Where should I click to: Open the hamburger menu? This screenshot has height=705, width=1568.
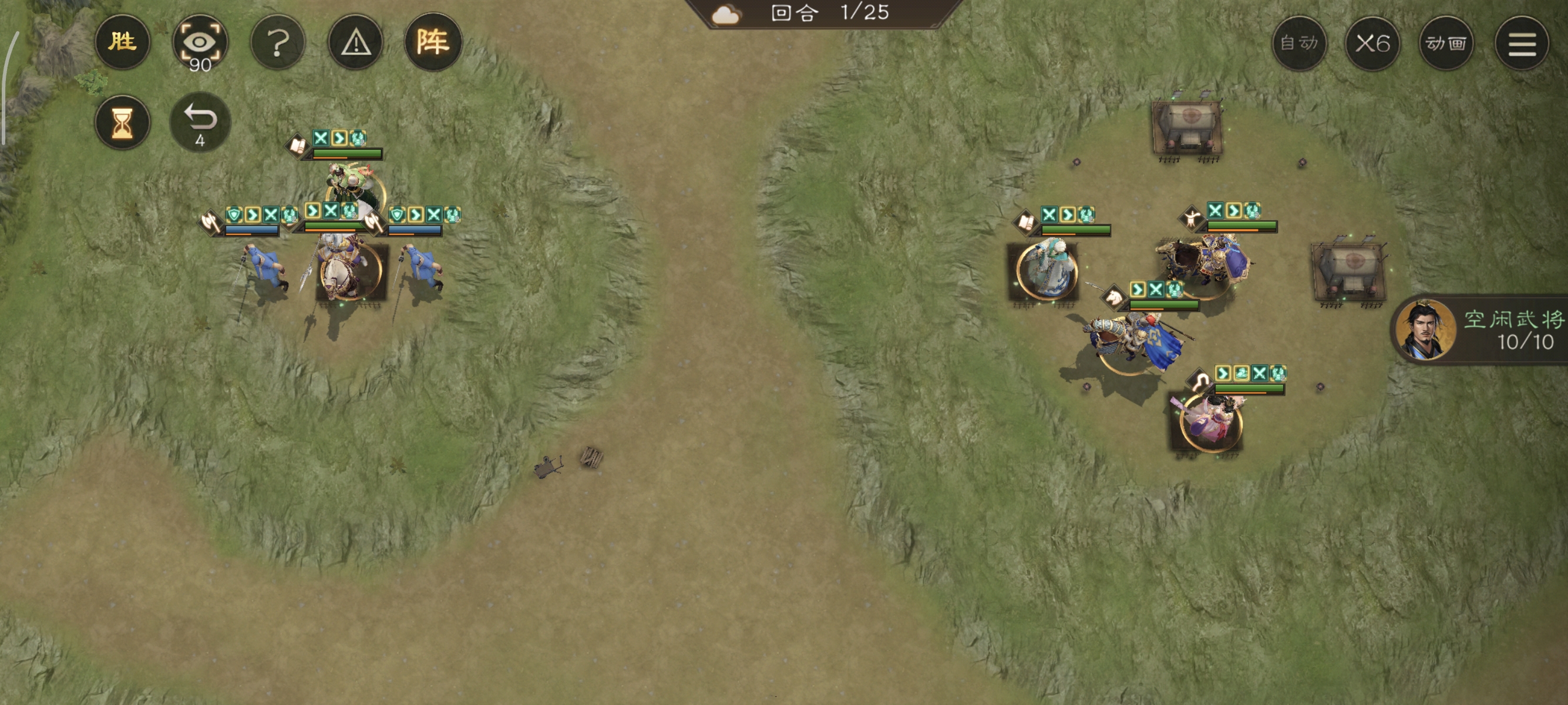1522,43
